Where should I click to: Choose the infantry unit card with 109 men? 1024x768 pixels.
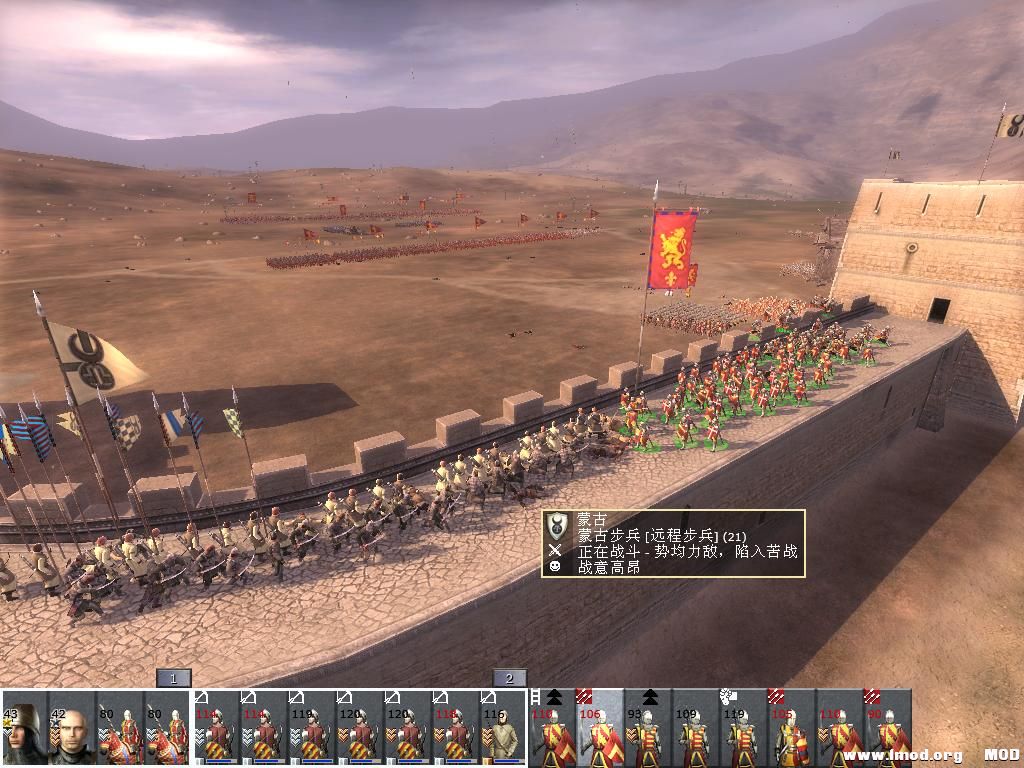696,728
